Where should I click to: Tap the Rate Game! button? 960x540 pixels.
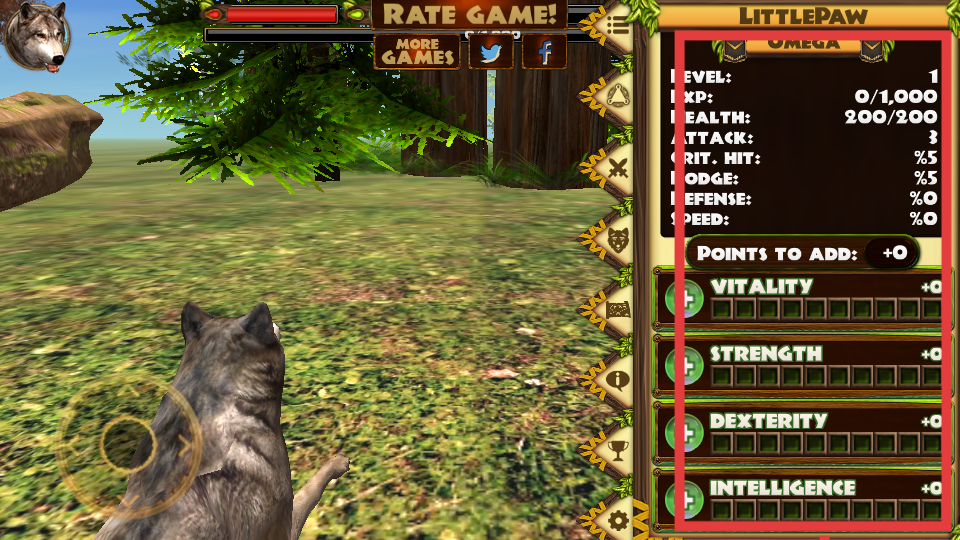(469, 15)
